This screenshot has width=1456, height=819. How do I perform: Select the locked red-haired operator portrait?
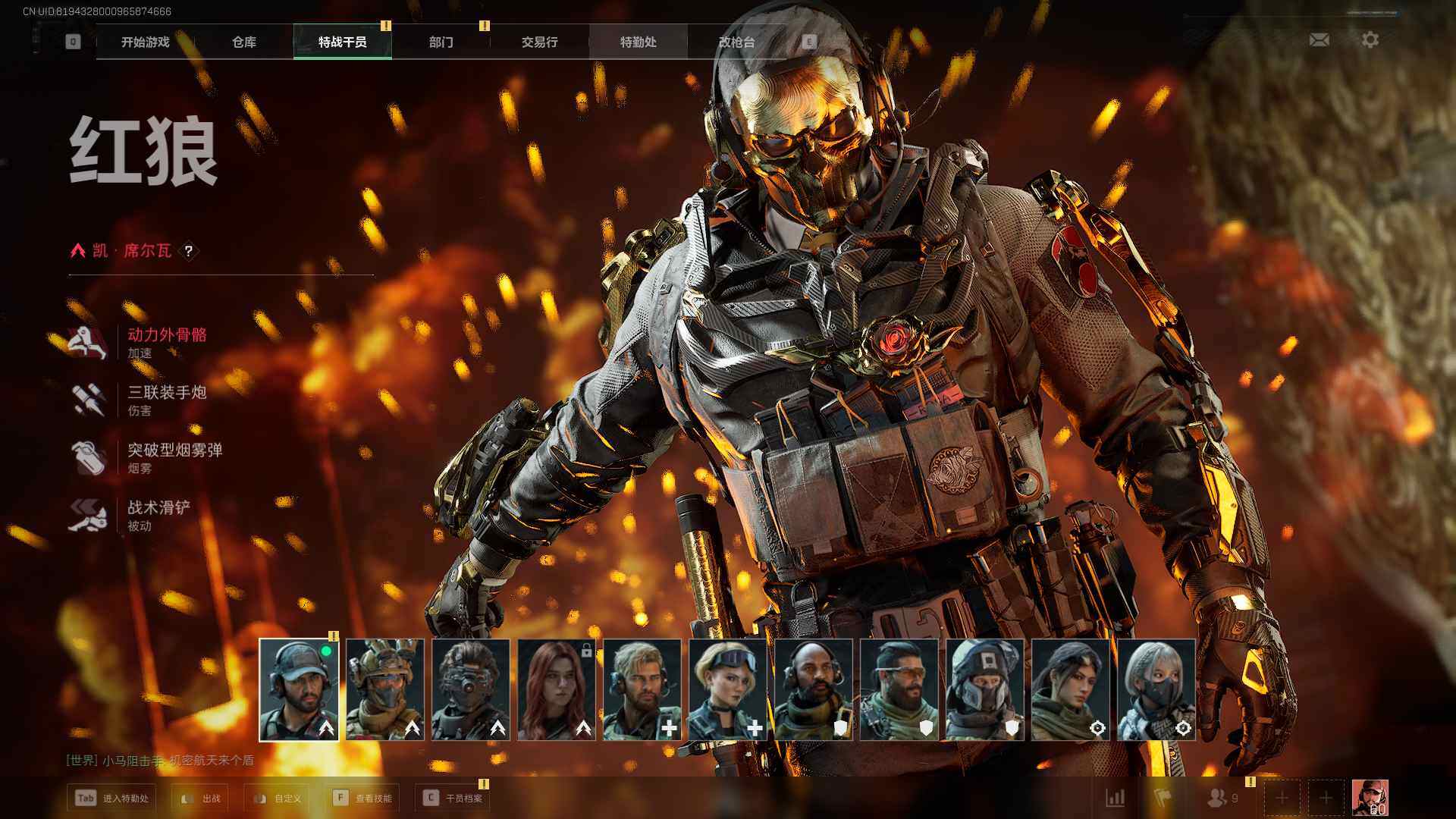(557, 689)
